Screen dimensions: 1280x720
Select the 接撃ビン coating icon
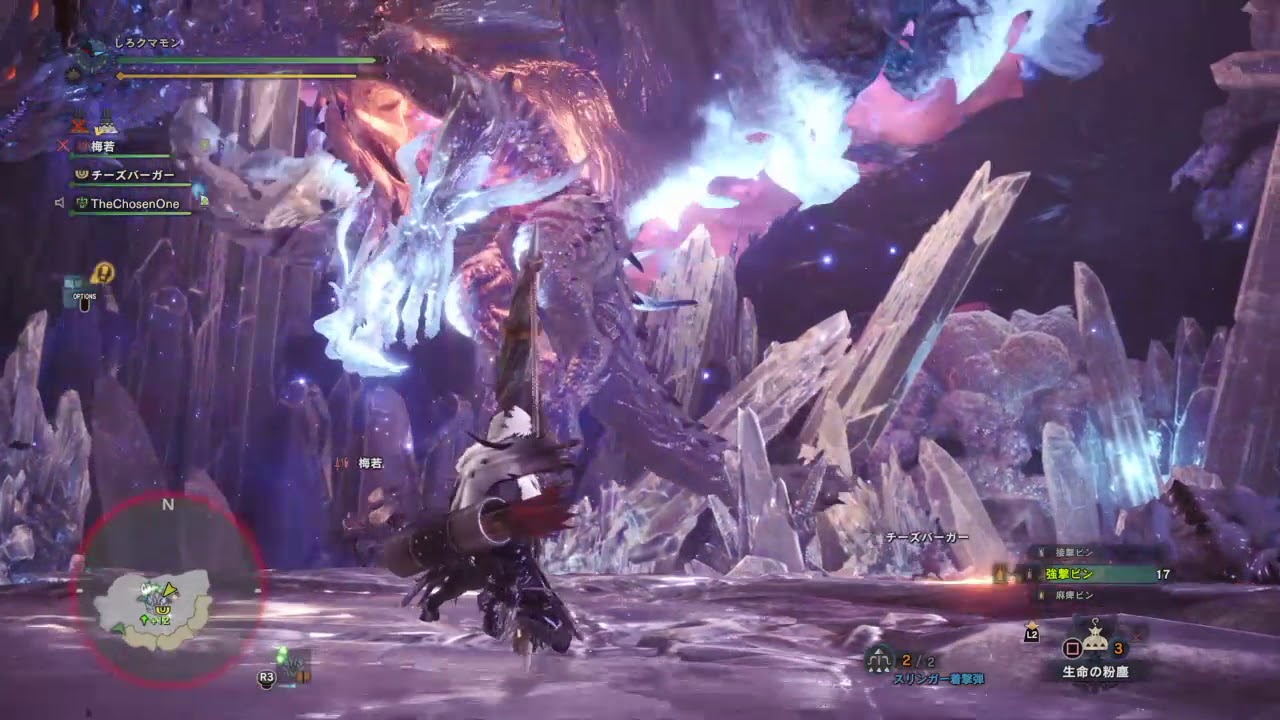(x=1039, y=550)
